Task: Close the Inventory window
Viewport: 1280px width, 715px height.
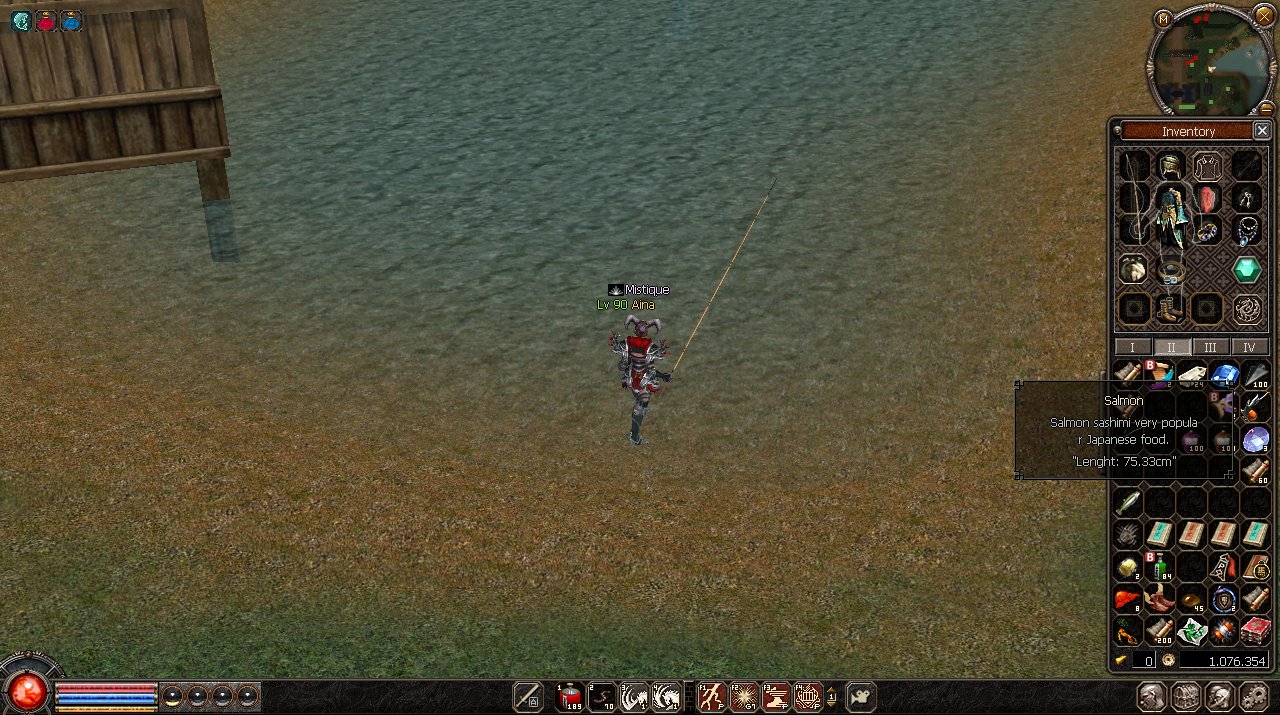Action: tap(1262, 131)
